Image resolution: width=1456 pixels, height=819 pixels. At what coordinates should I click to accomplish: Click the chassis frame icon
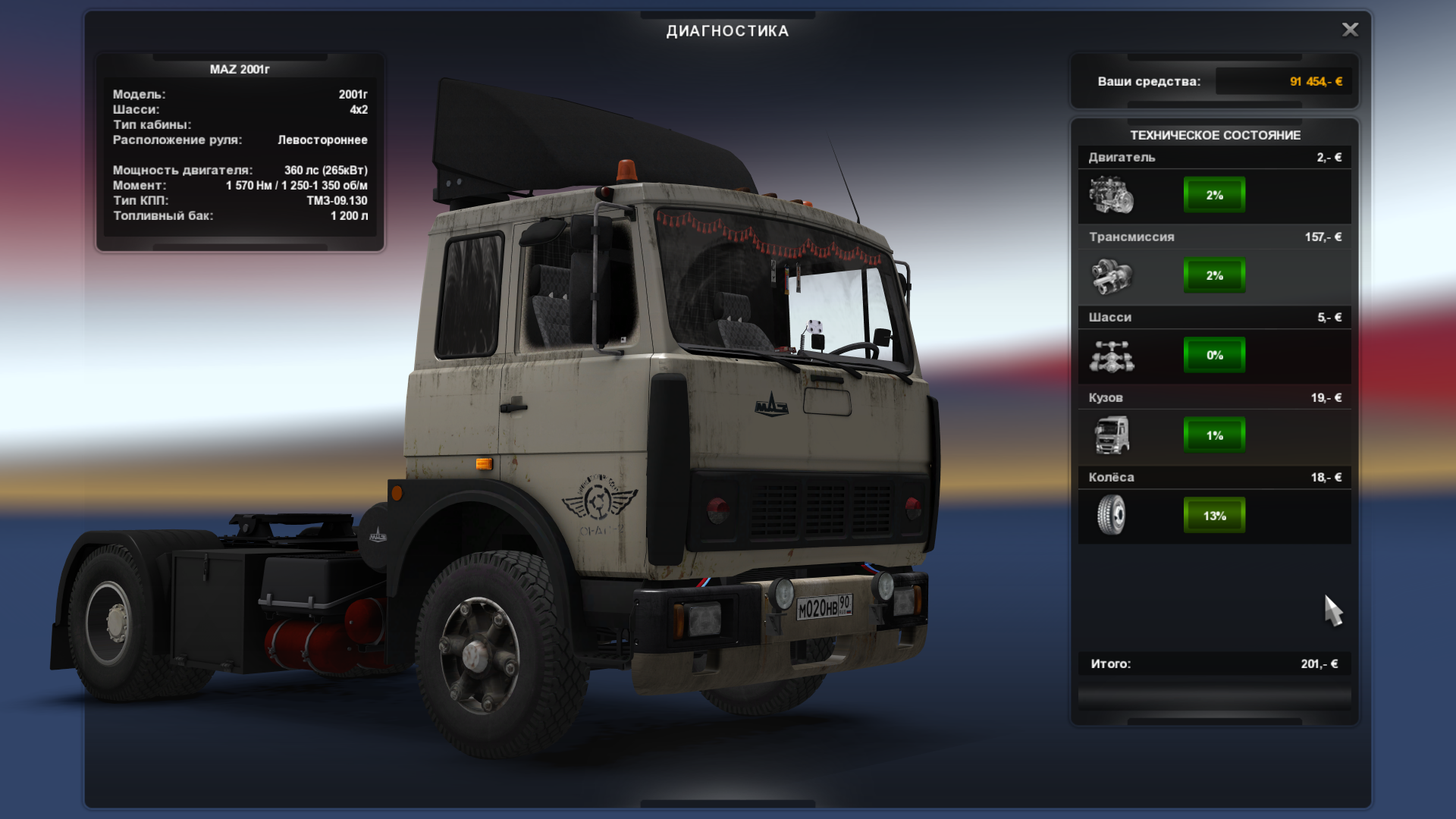pyautogui.click(x=1111, y=356)
